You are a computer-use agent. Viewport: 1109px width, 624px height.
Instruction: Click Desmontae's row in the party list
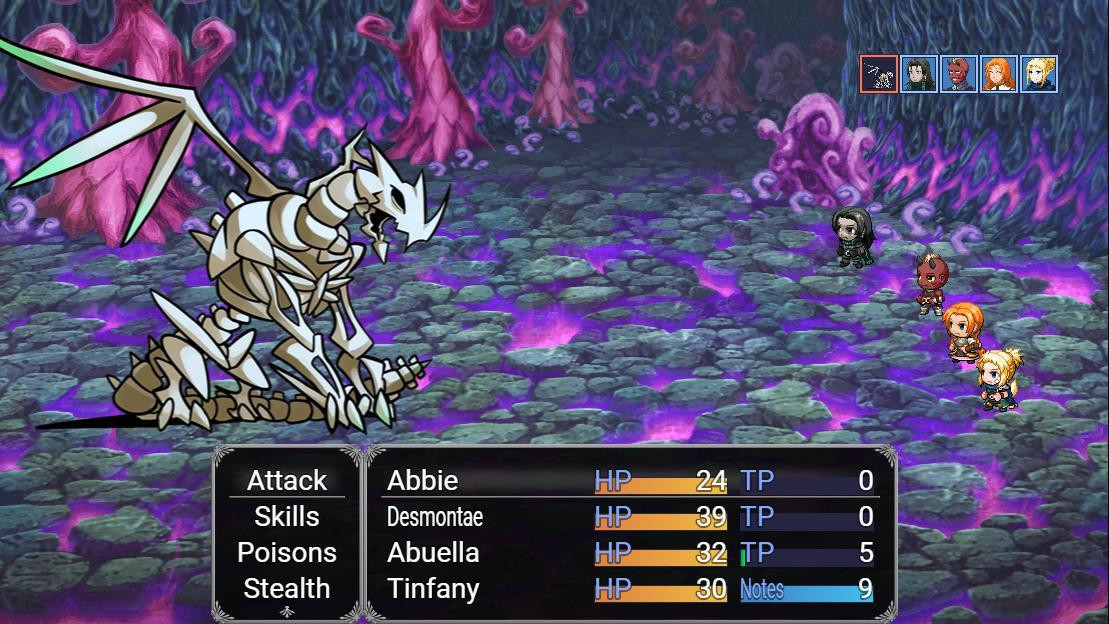click(630, 517)
